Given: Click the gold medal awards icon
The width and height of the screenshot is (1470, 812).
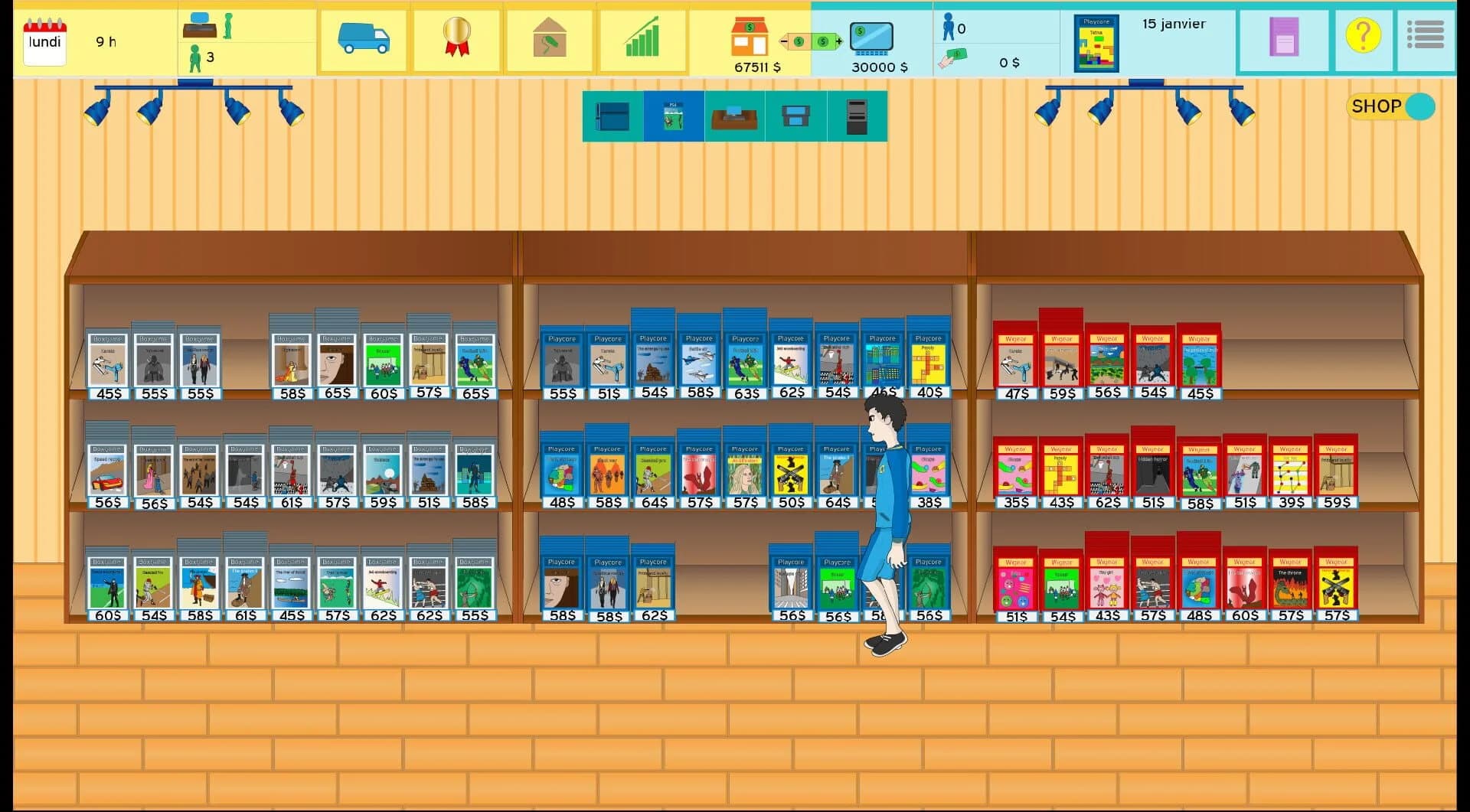Looking at the screenshot, I should click(x=456, y=40).
